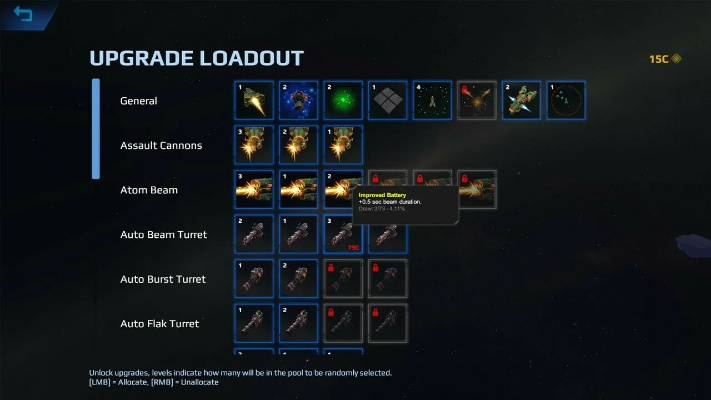
Task: Click the upgrade list scrollbar
Action: pyautogui.click(x=96, y=129)
